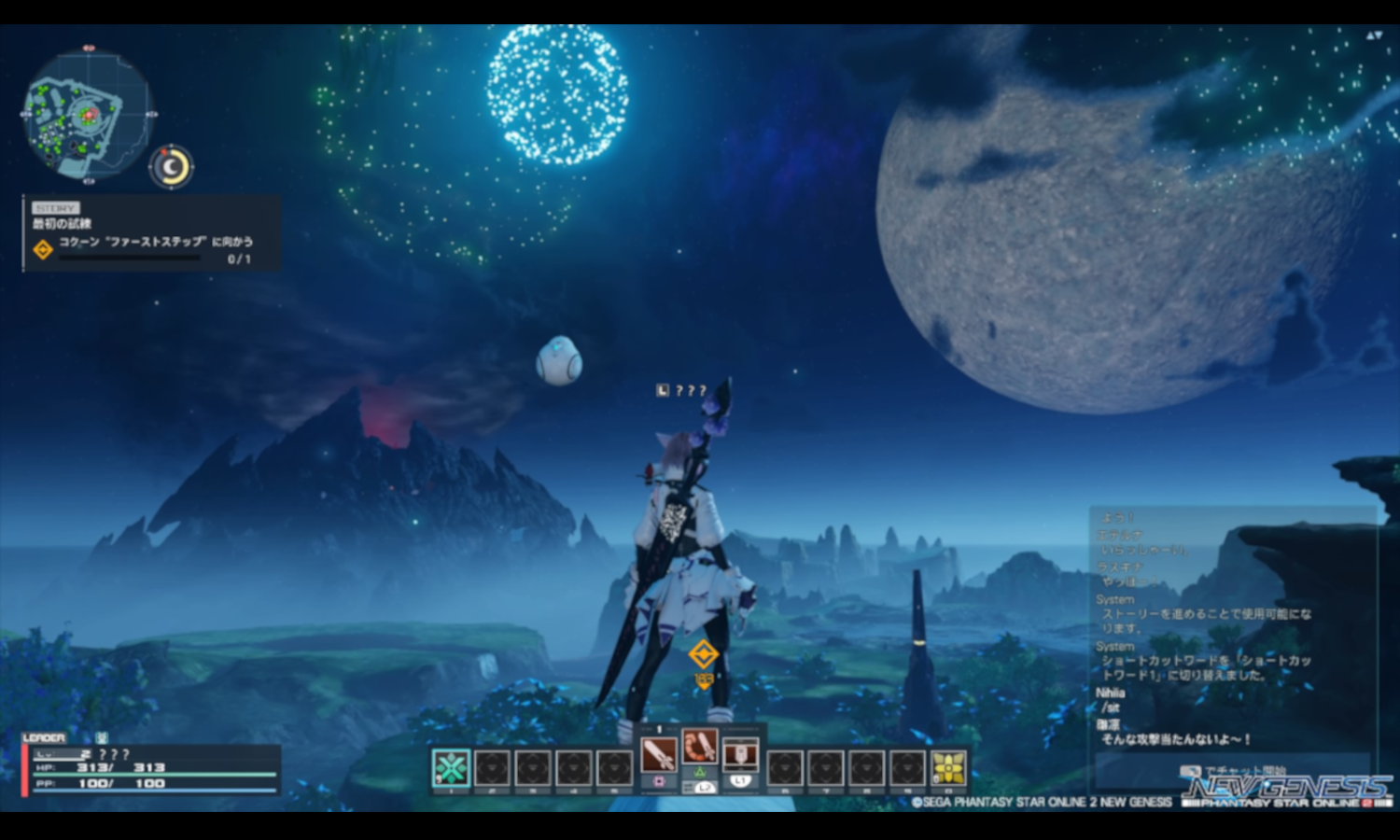Open the circular minimap
Screen dimensions: 1400x840
[x=87, y=115]
